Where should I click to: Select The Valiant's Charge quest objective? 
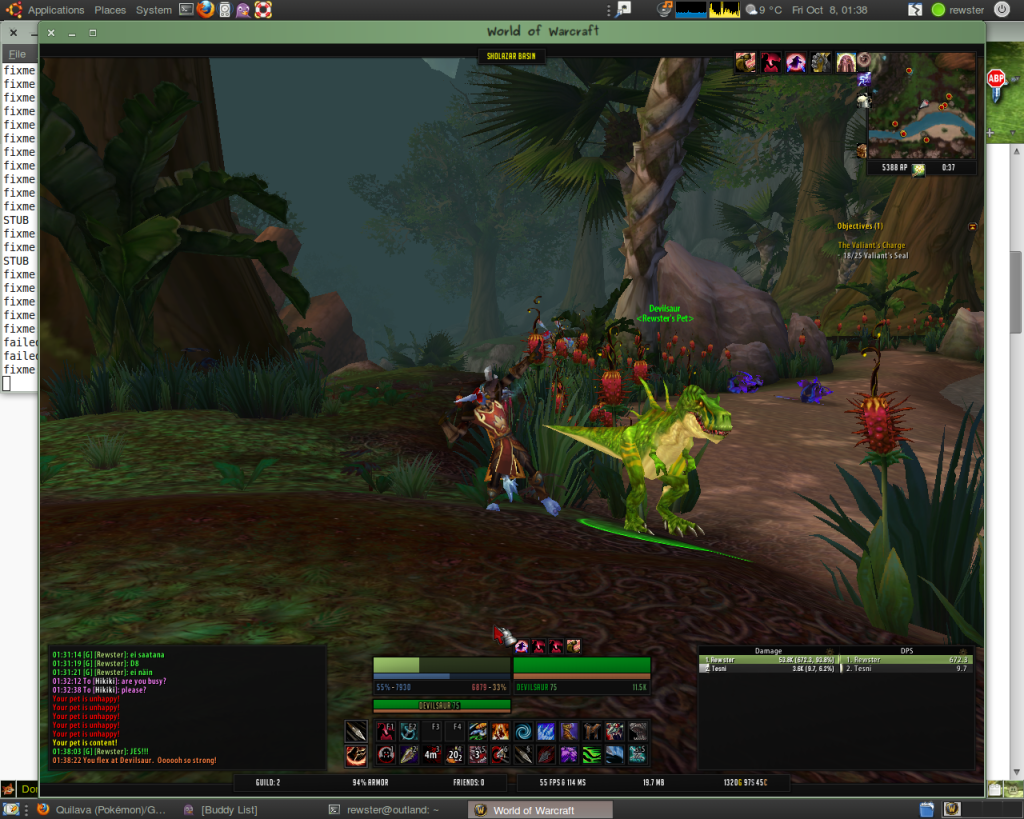point(871,245)
